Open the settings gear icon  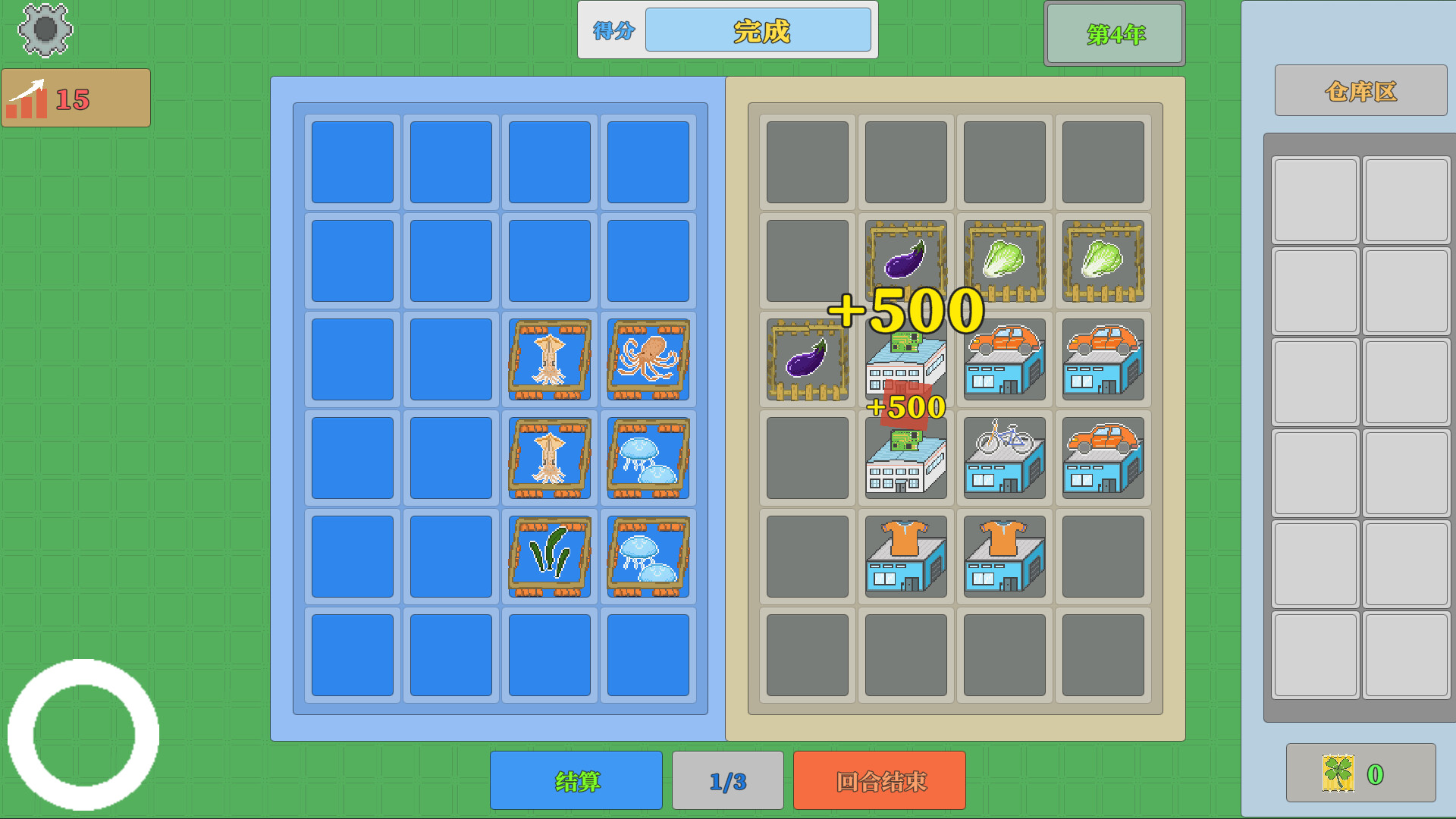click(44, 30)
